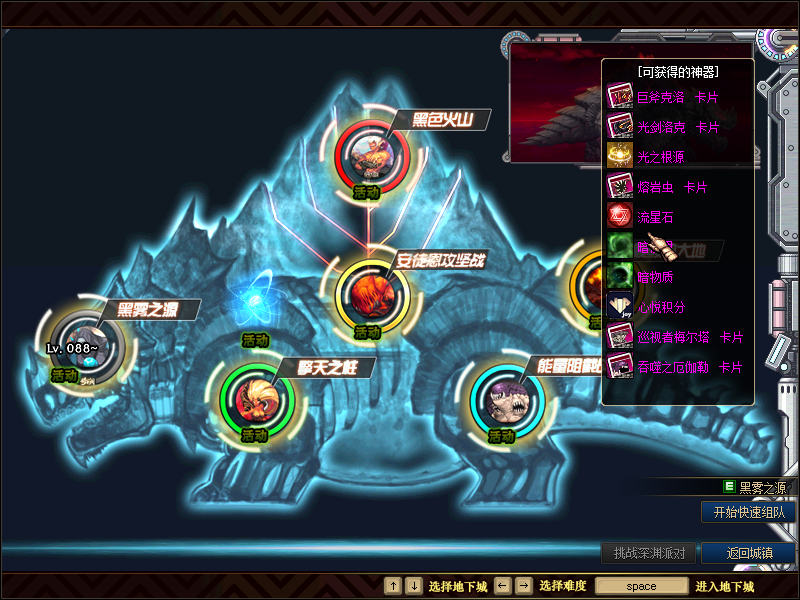This screenshot has height=600, width=800.
Task: Select the 黑色火山 dungeon node
Action: click(371, 156)
